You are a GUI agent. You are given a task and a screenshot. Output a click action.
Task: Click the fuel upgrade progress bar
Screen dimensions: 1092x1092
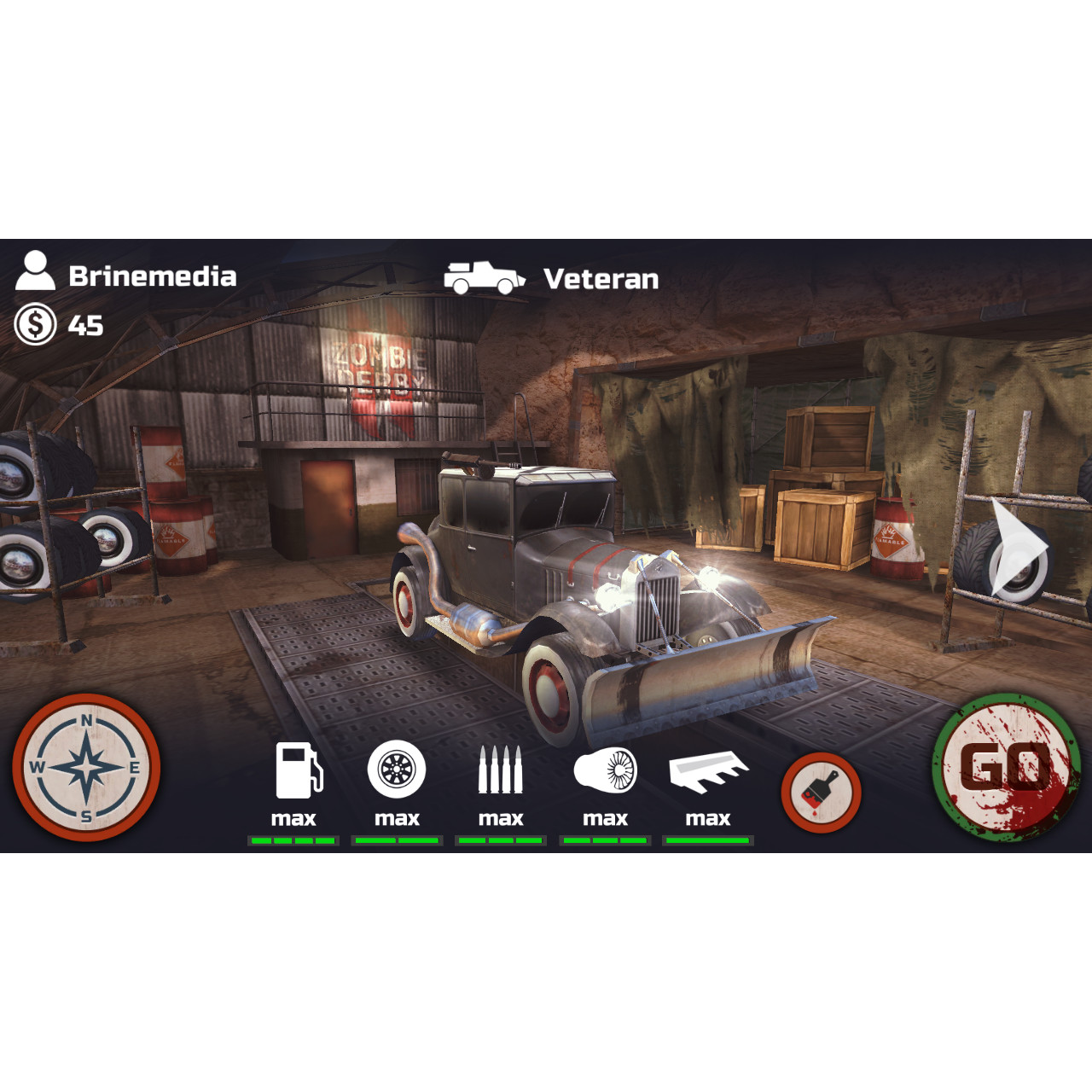click(x=295, y=840)
